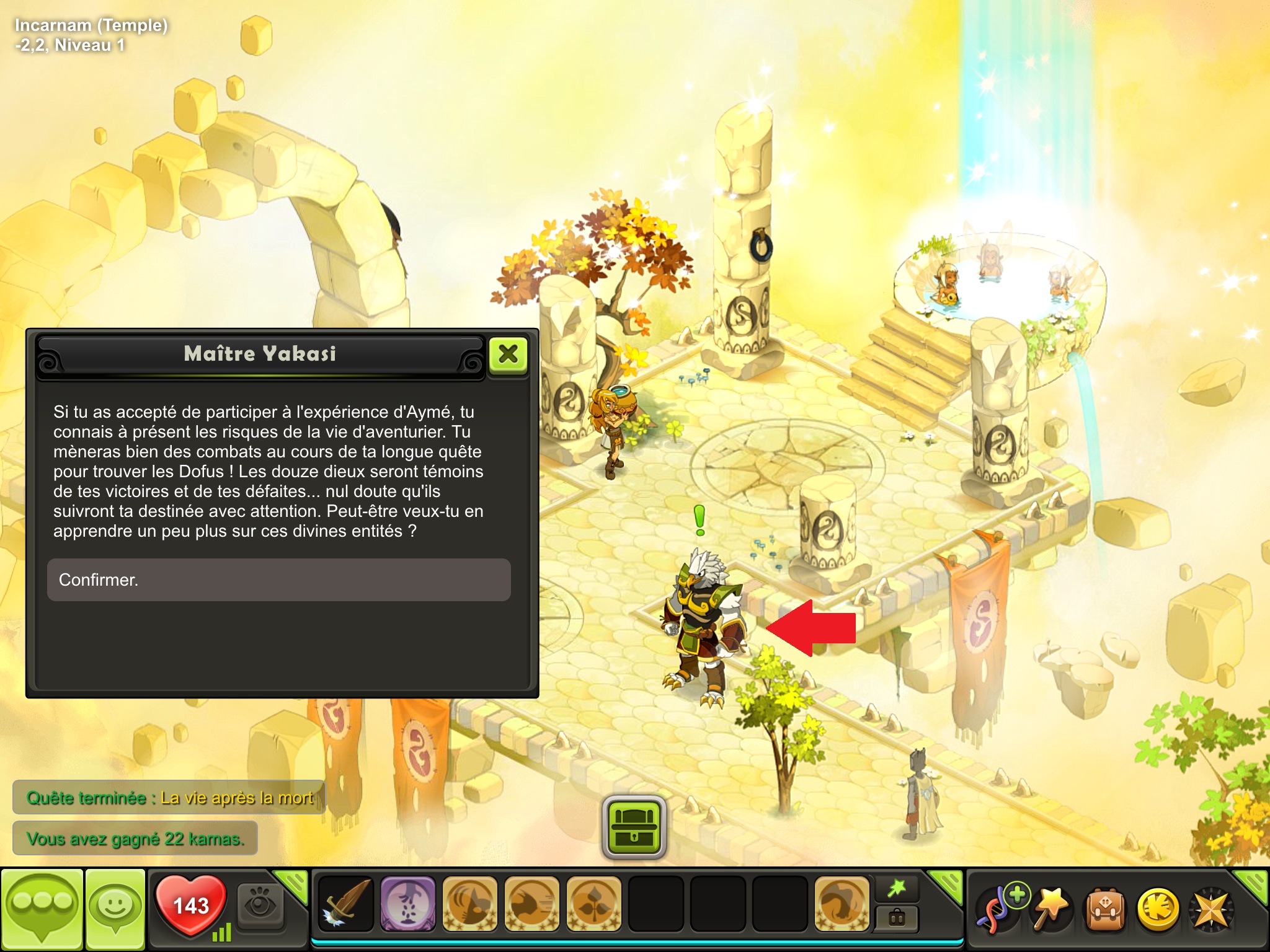Screen dimensions: 1270x952
Task: Open the backpack inventory
Action: (x=1104, y=909)
